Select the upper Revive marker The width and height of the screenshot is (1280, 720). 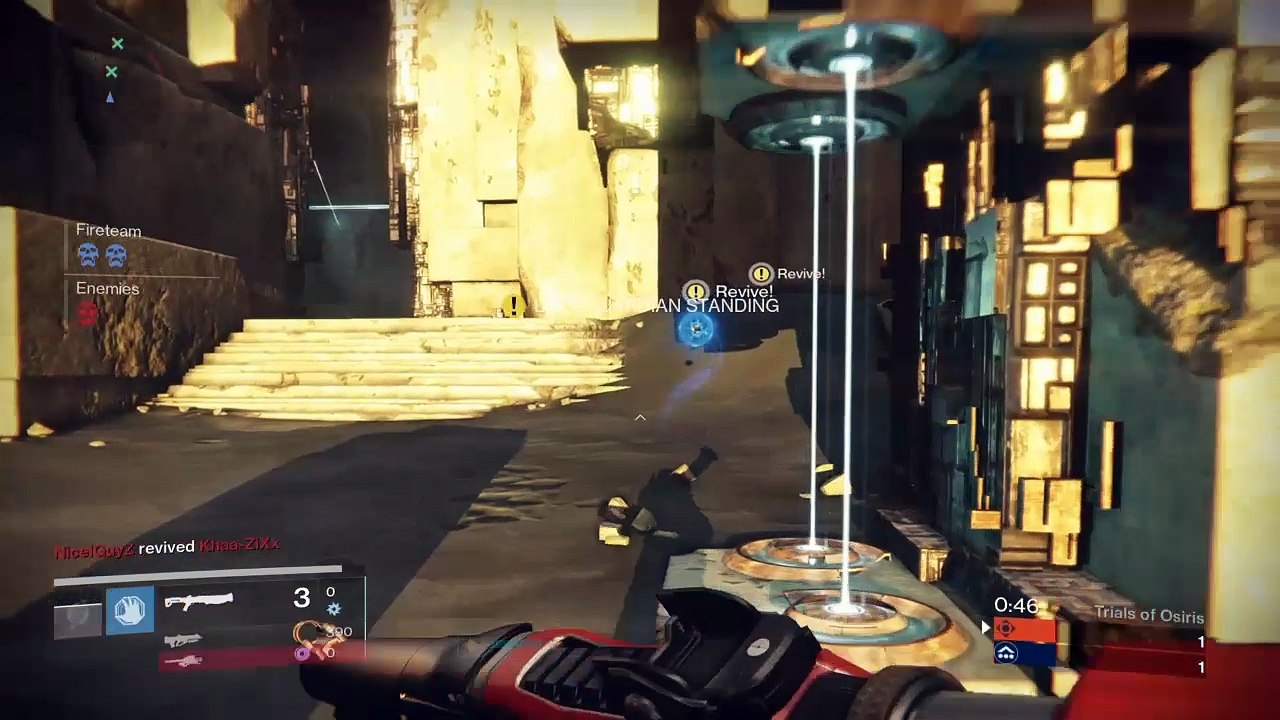coord(762,273)
